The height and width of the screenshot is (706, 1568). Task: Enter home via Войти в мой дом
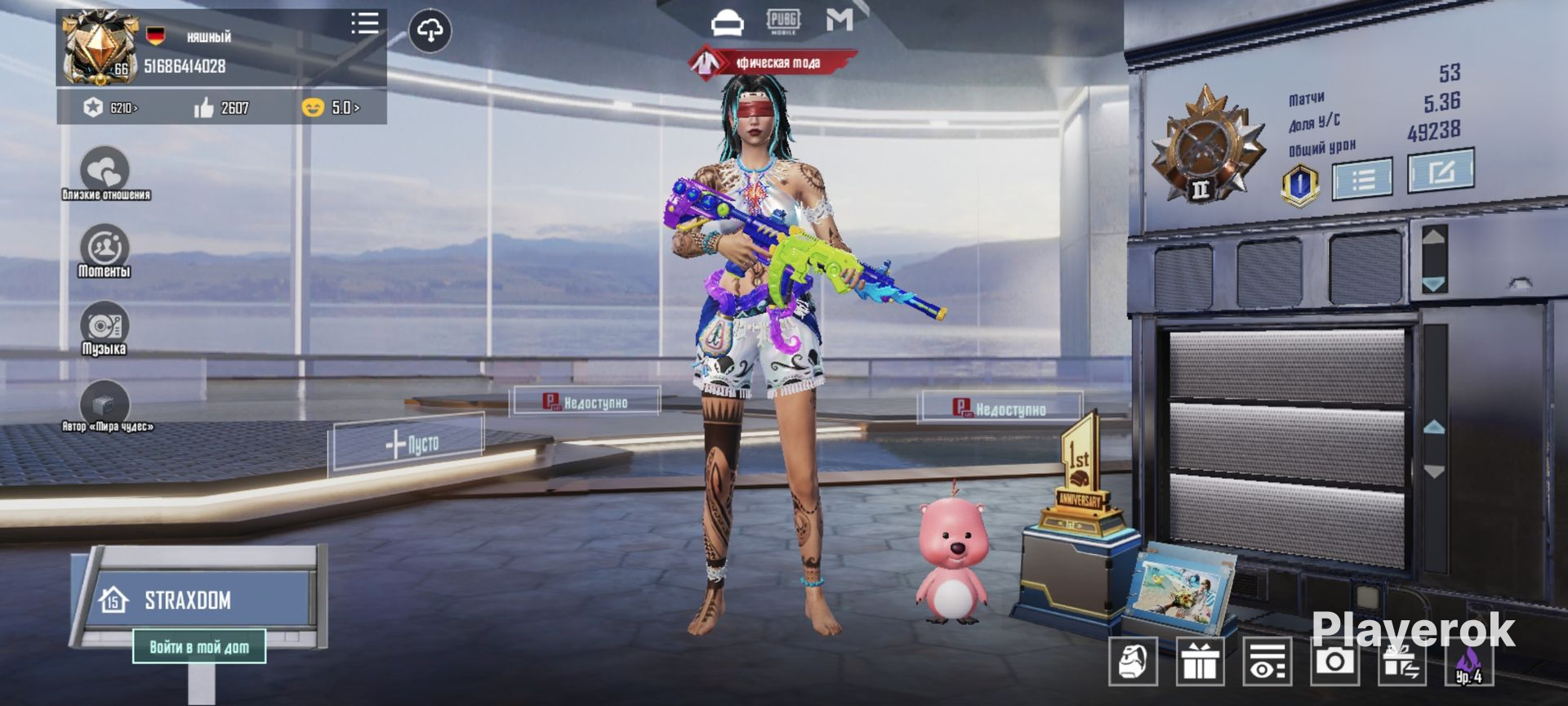(199, 647)
